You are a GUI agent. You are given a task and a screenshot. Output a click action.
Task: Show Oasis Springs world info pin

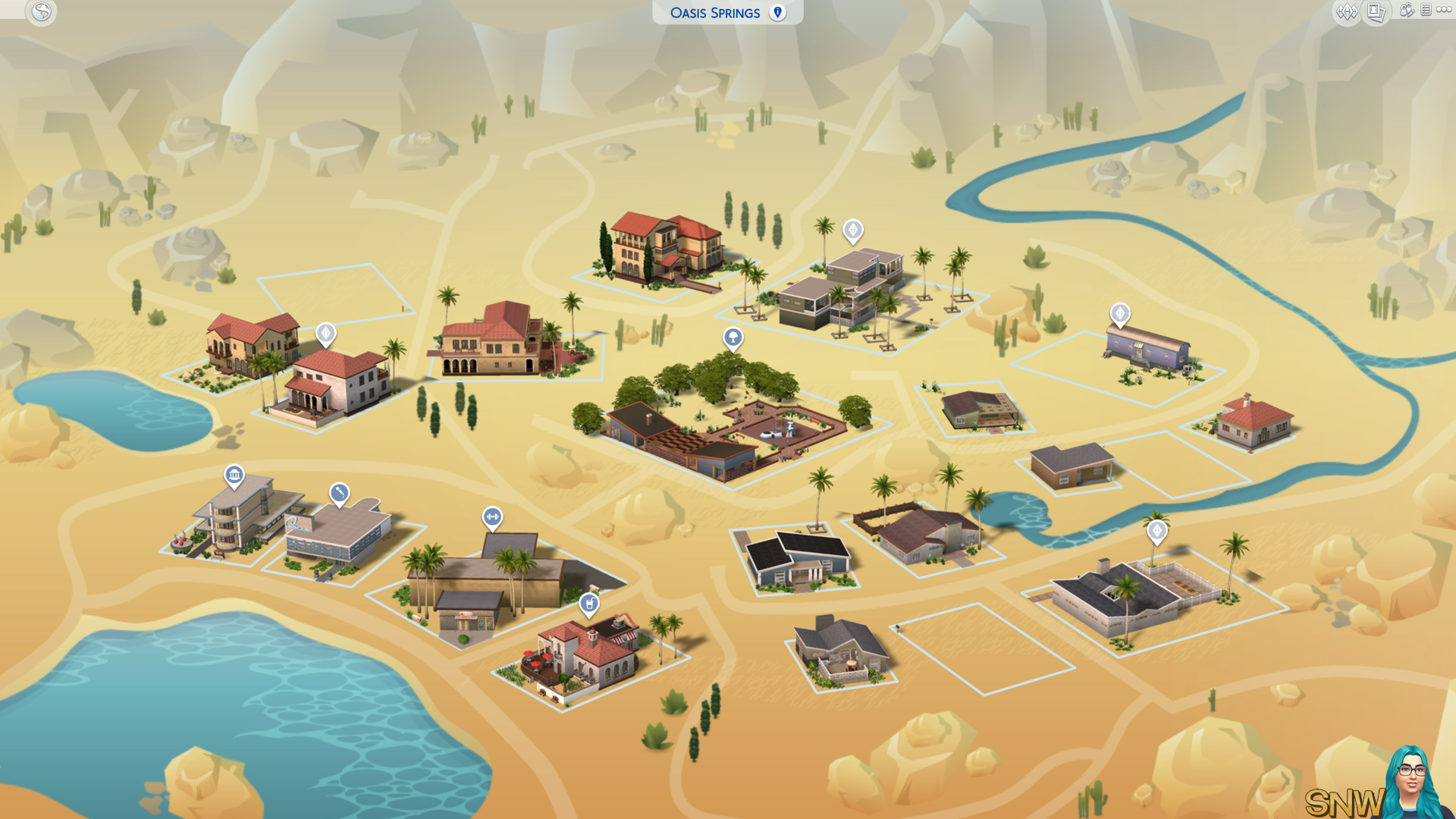pos(777,12)
